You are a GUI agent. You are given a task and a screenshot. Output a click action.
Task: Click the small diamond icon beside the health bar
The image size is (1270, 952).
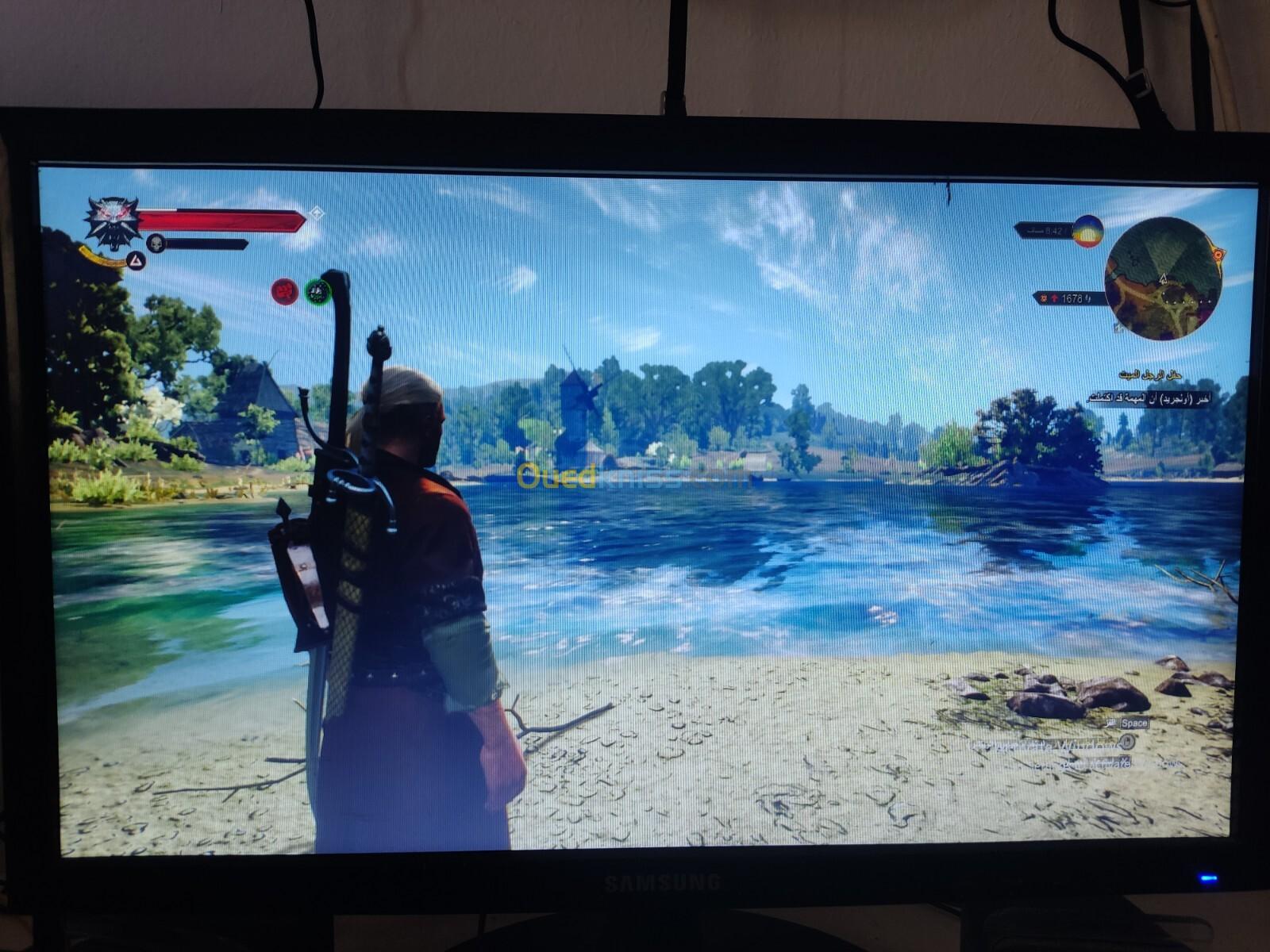pyautogui.click(x=316, y=213)
